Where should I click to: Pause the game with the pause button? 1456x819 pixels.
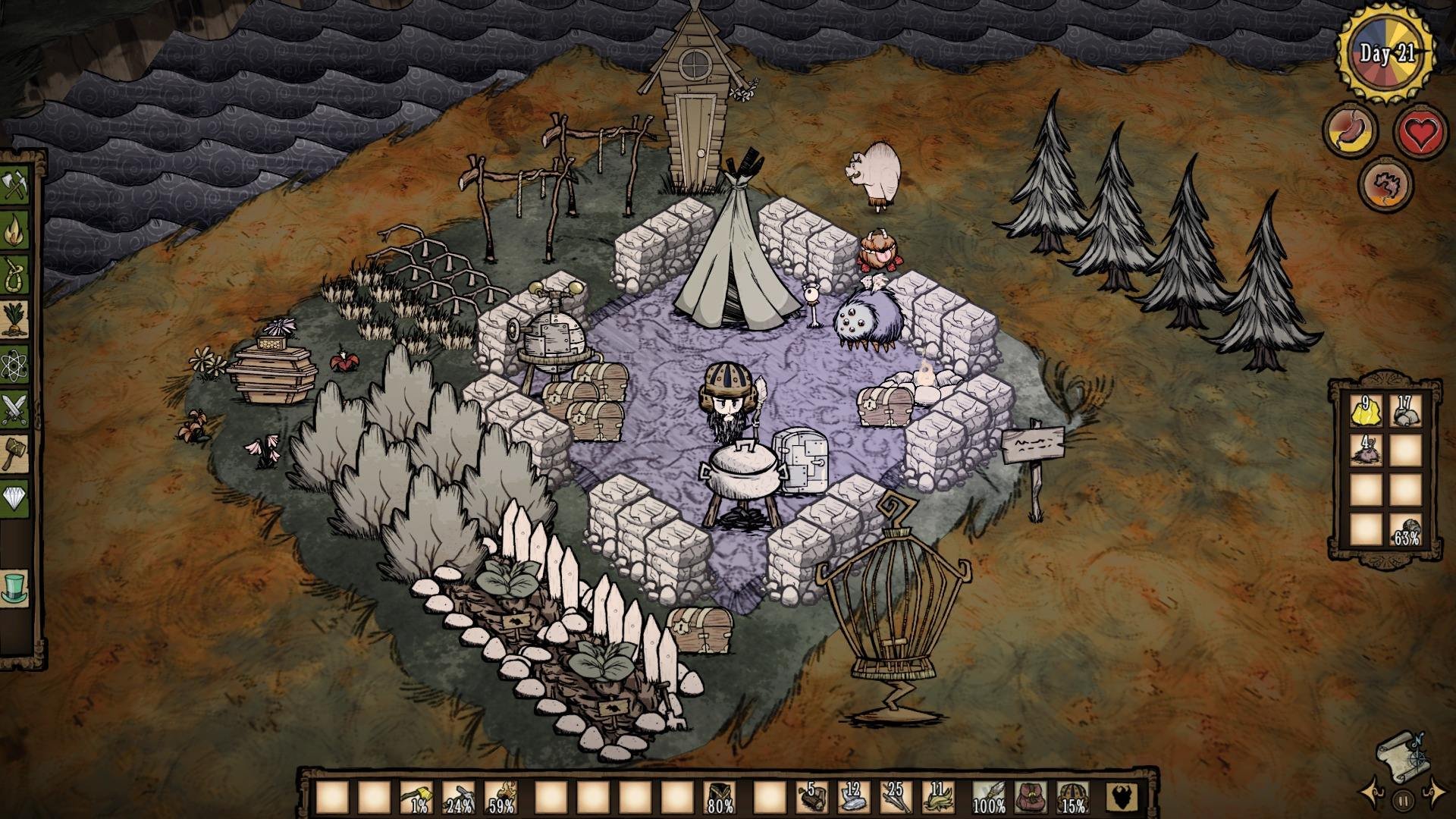pyautogui.click(x=1403, y=799)
